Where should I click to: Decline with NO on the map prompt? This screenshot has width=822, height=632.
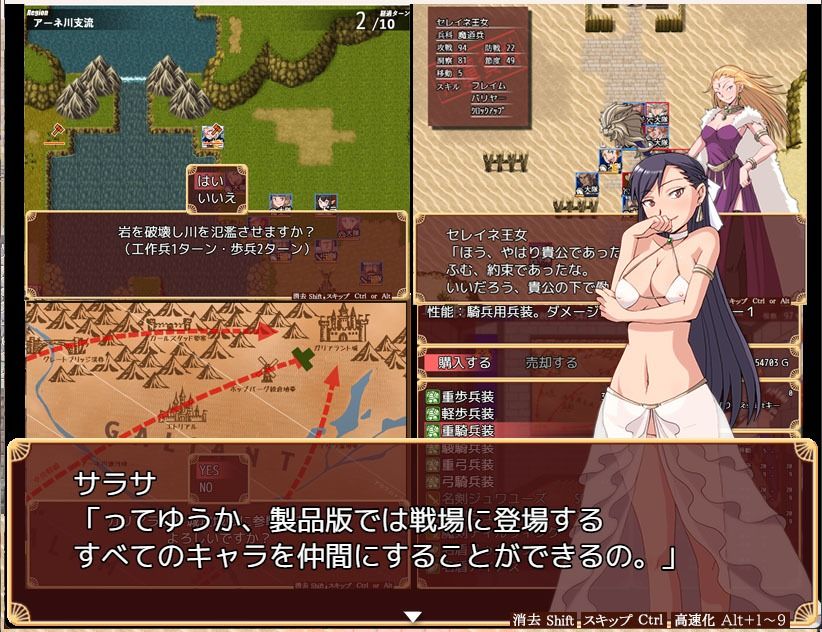tap(206, 487)
